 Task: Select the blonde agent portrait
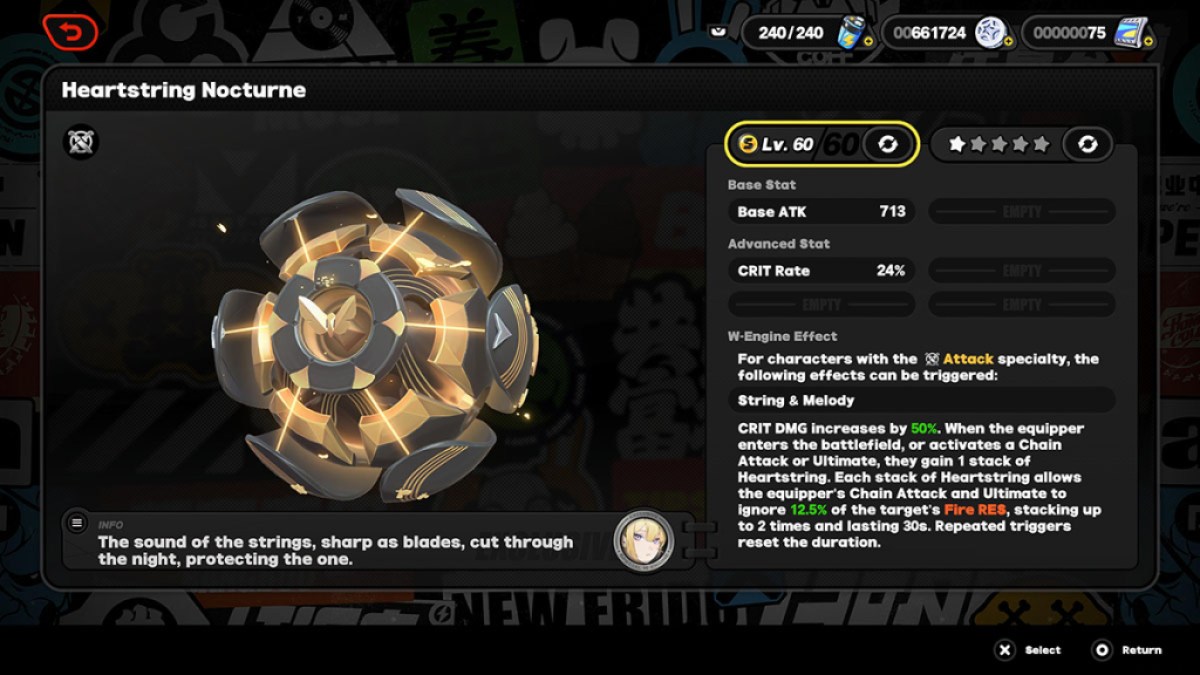pos(643,541)
